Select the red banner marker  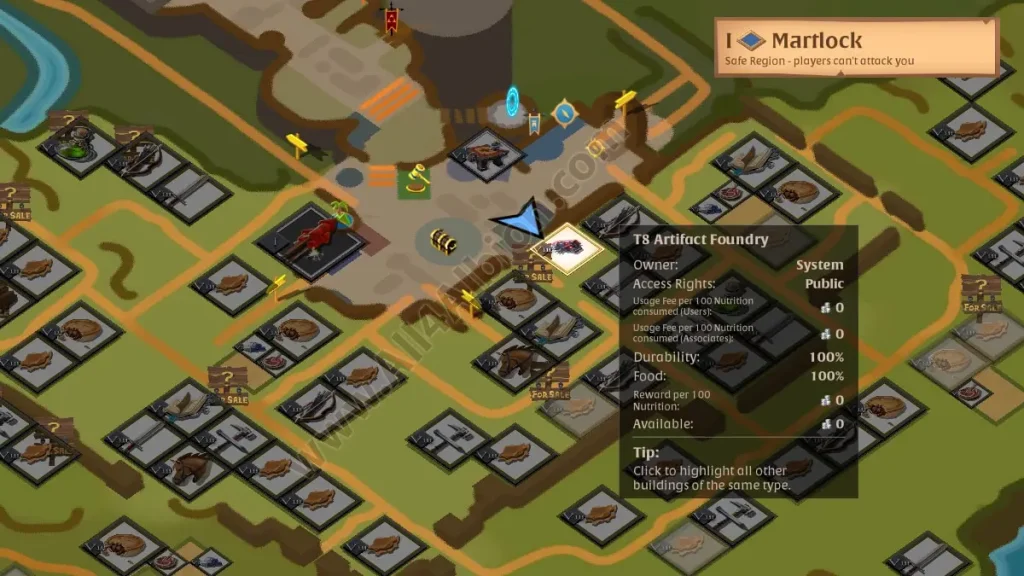click(x=391, y=18)
